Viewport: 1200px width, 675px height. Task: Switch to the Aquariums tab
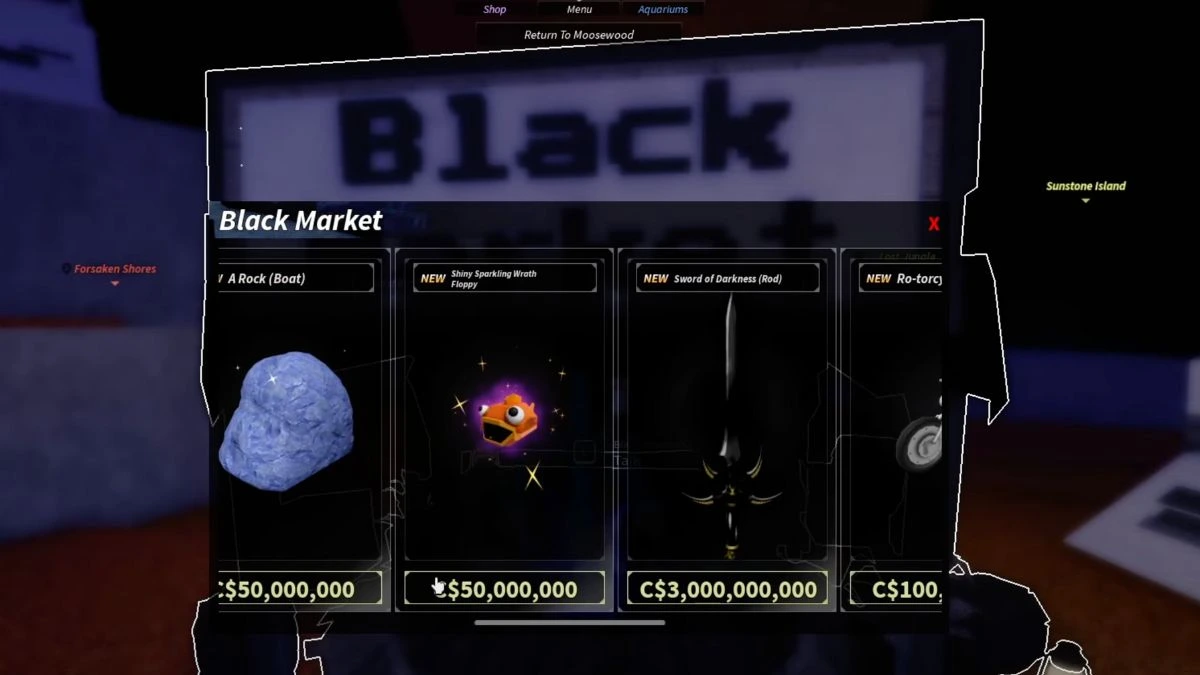tap(663, 10)
